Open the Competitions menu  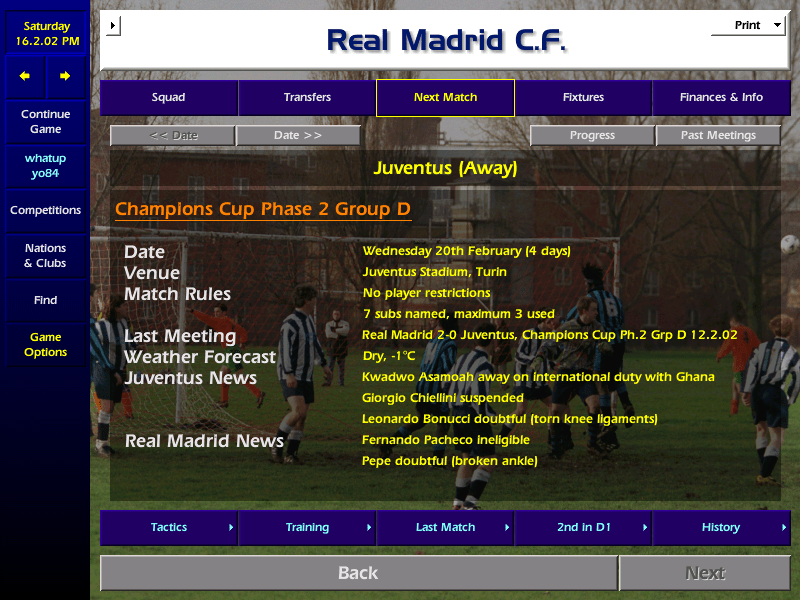45,211
